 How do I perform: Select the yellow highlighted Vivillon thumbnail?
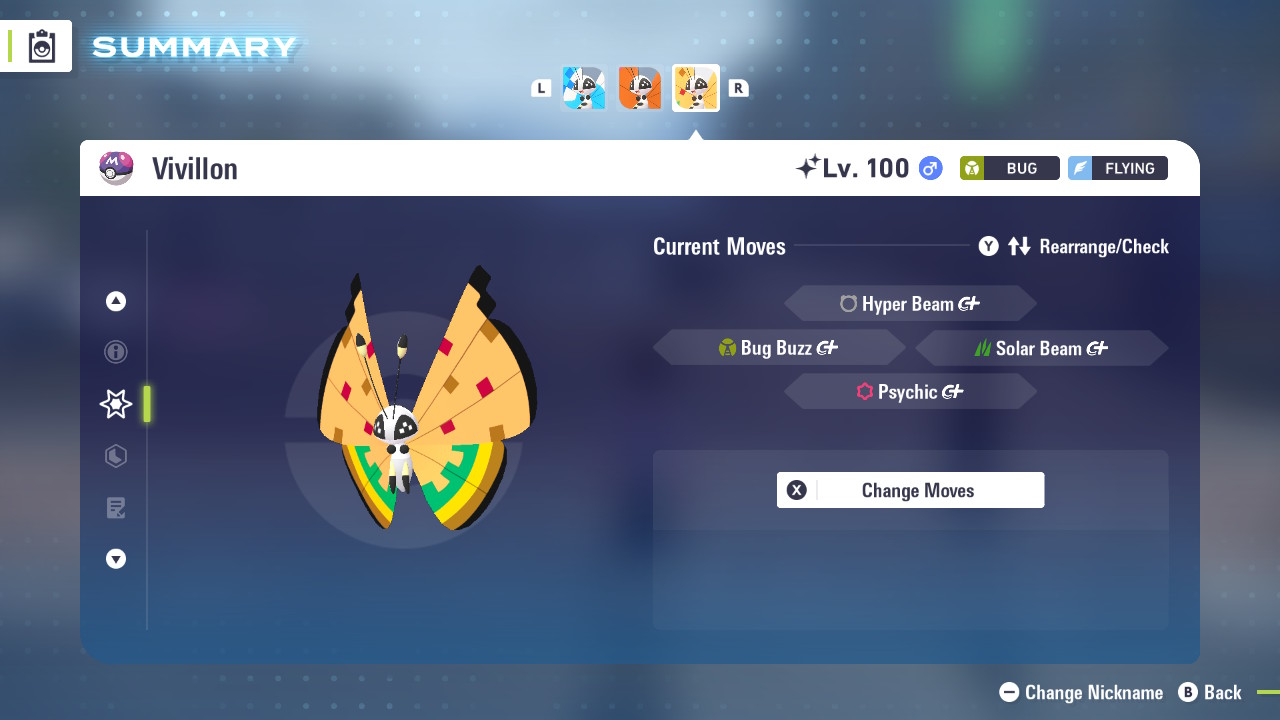696,88
